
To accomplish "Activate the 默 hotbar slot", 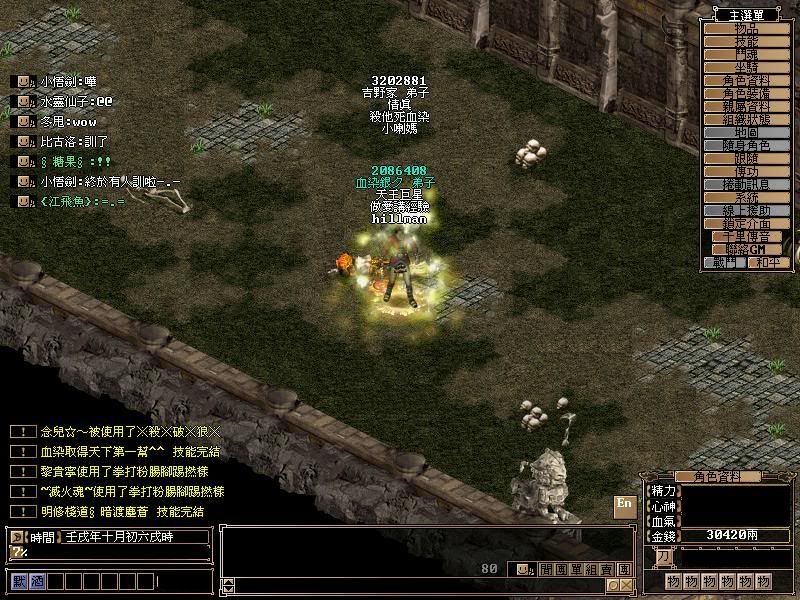I will tap(19, 580).
